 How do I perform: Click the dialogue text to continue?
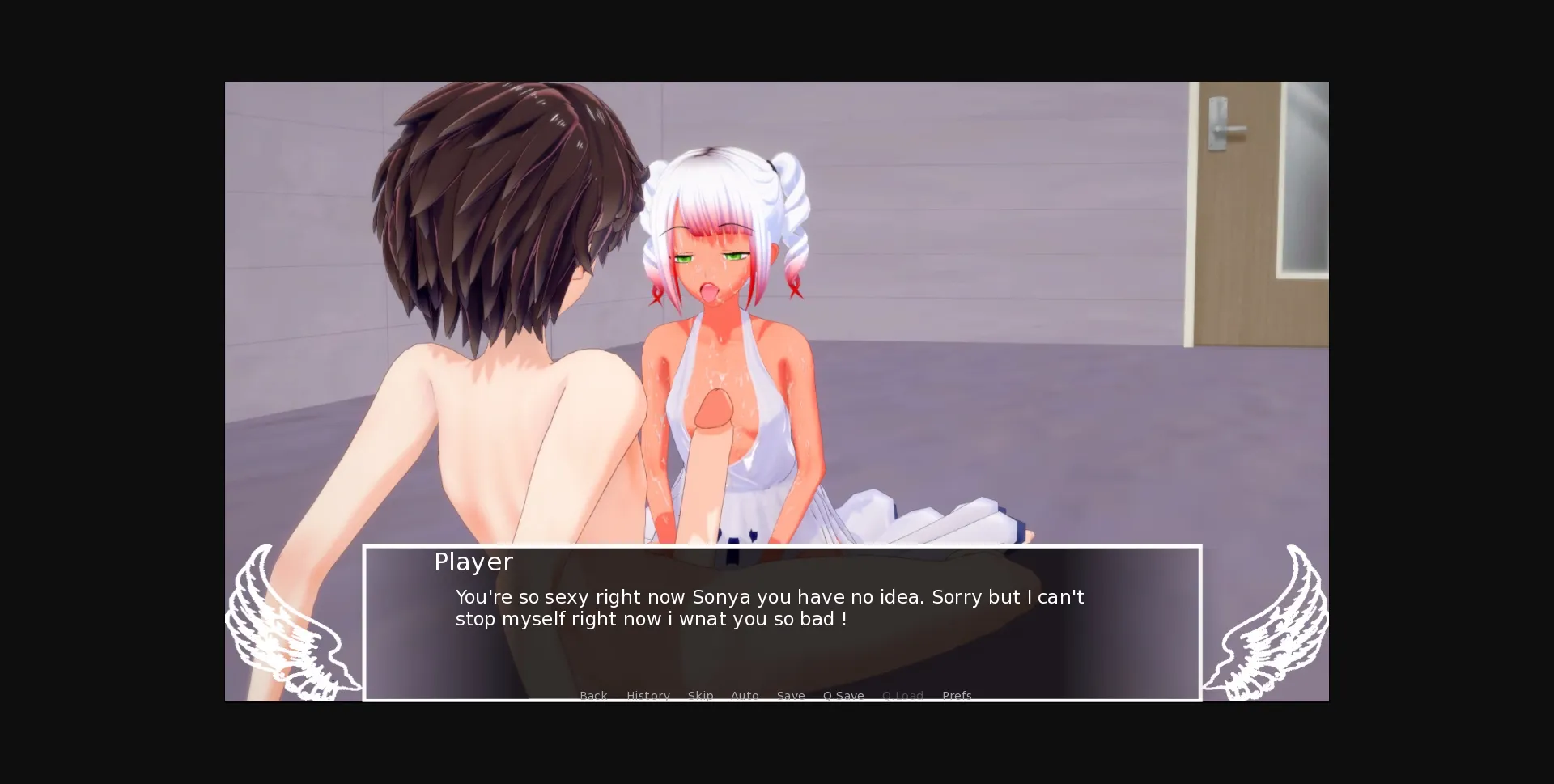point(769,607)
